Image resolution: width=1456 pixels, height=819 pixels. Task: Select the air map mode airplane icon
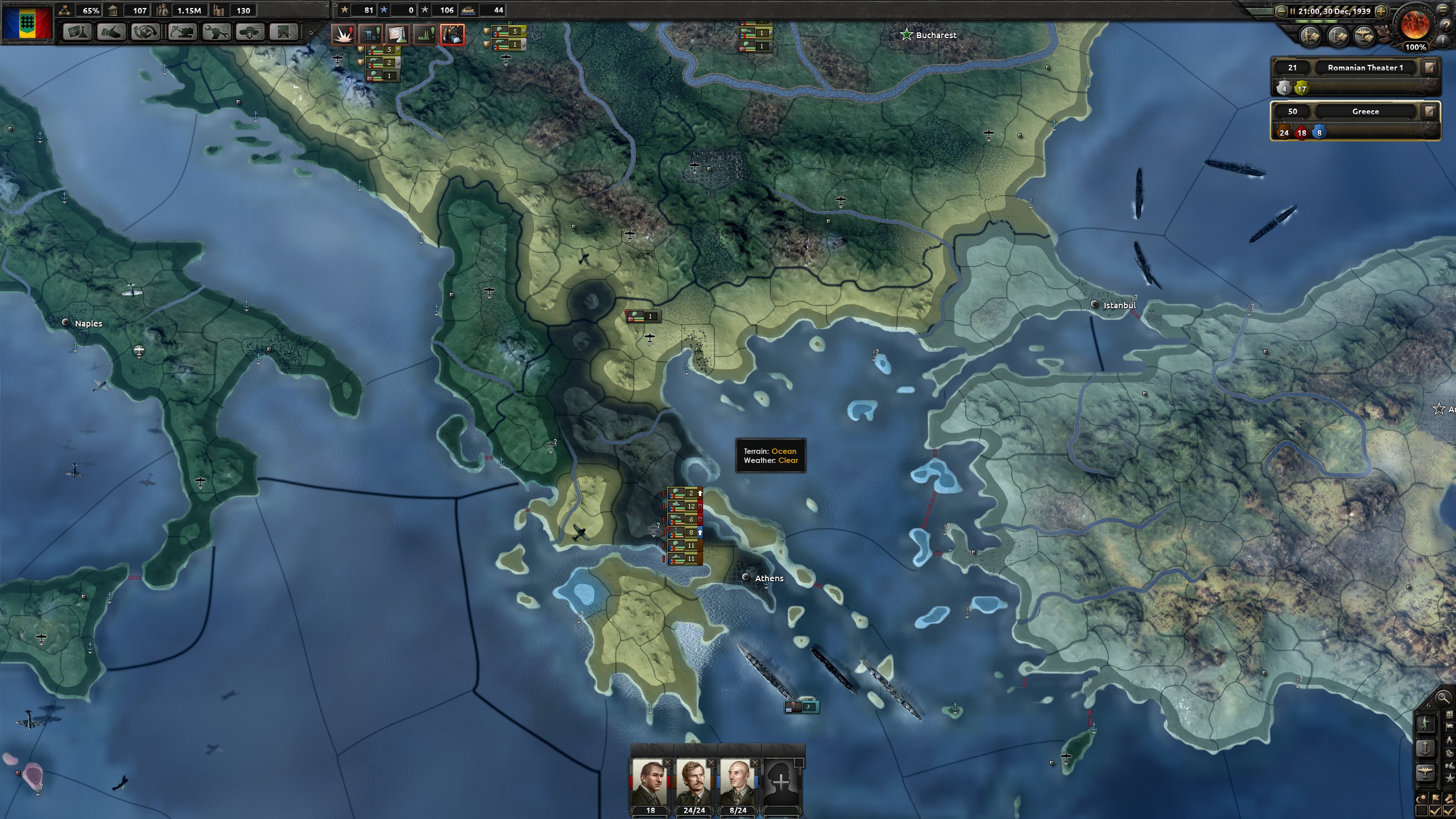tap(1425, 772)
